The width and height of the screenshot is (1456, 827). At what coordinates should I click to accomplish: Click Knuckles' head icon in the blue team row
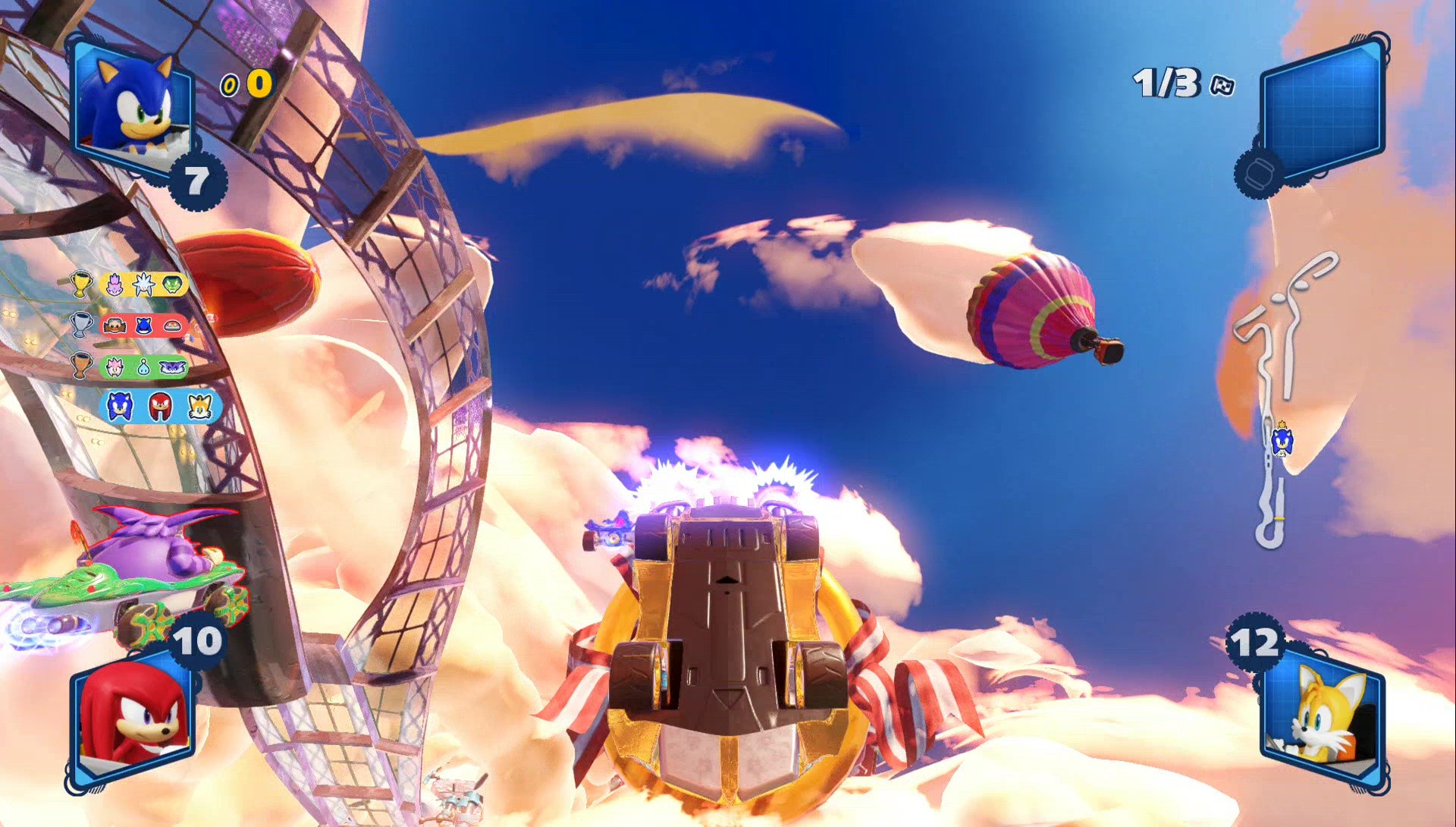[x=162, y=405]
